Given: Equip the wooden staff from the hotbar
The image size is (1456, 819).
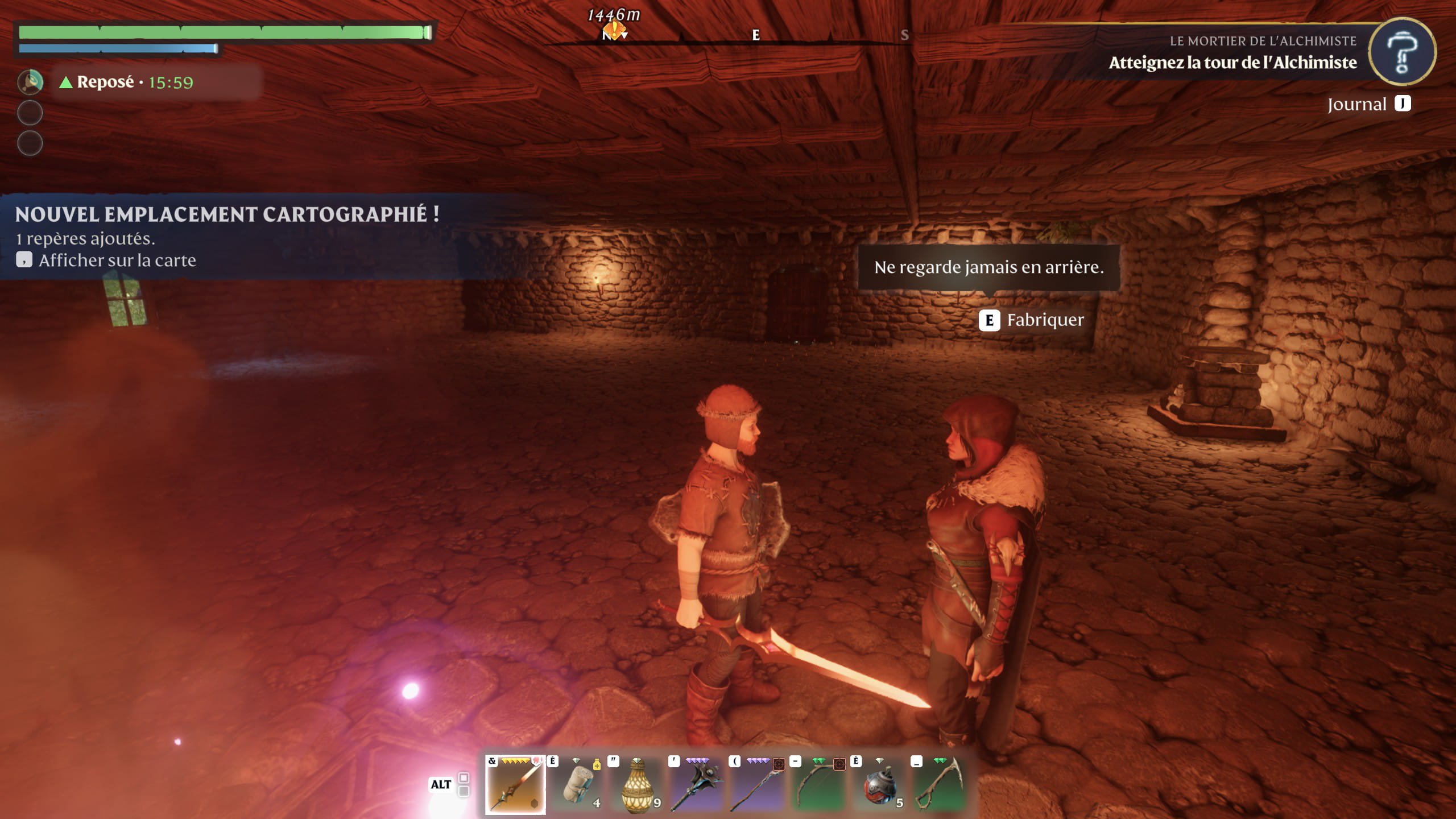Looking at the screenshot, I should click(759, 785).
